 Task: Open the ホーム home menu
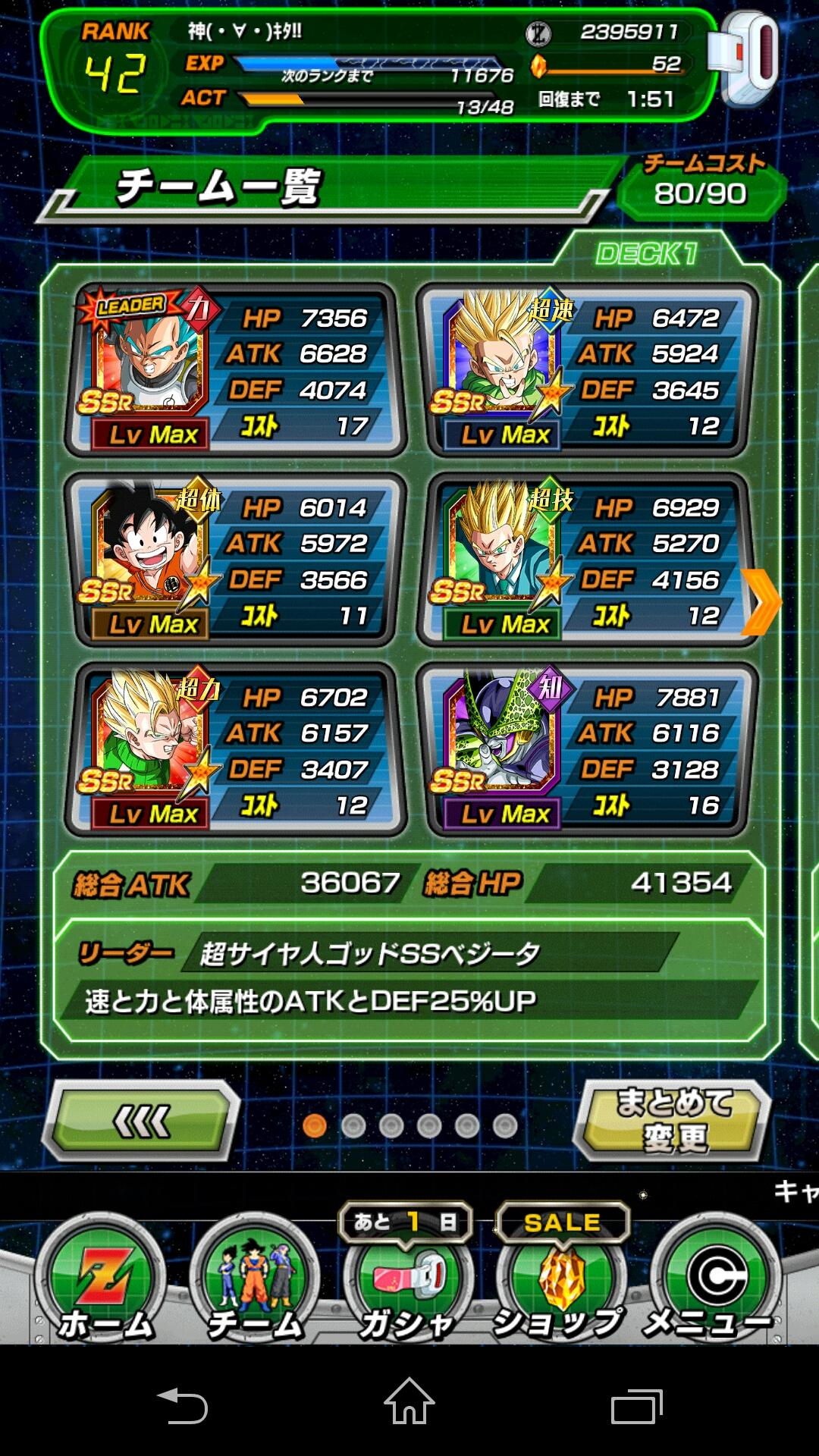click(x=102, y=1282)
